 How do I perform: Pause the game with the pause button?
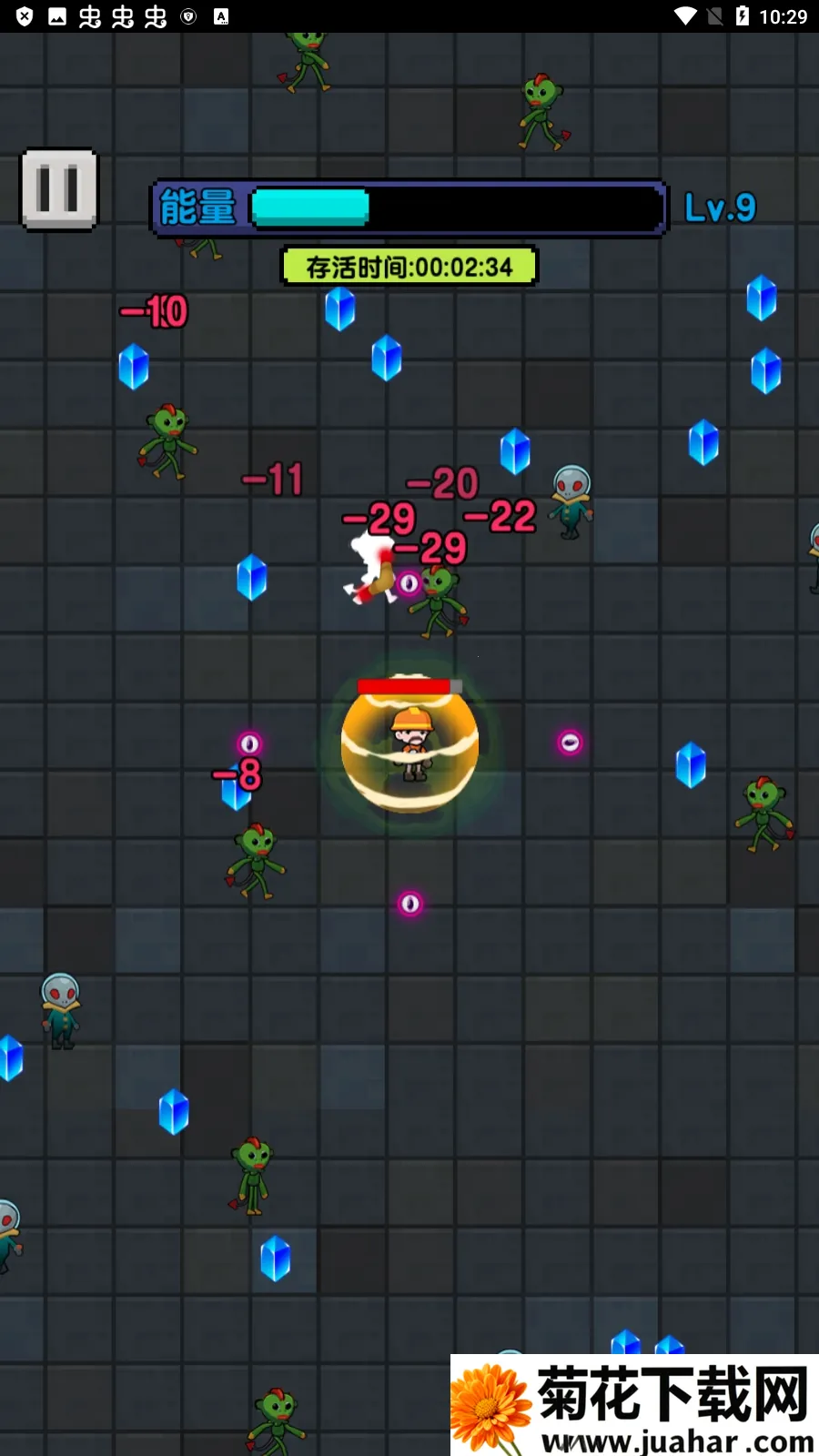click(x=59, y=189)
